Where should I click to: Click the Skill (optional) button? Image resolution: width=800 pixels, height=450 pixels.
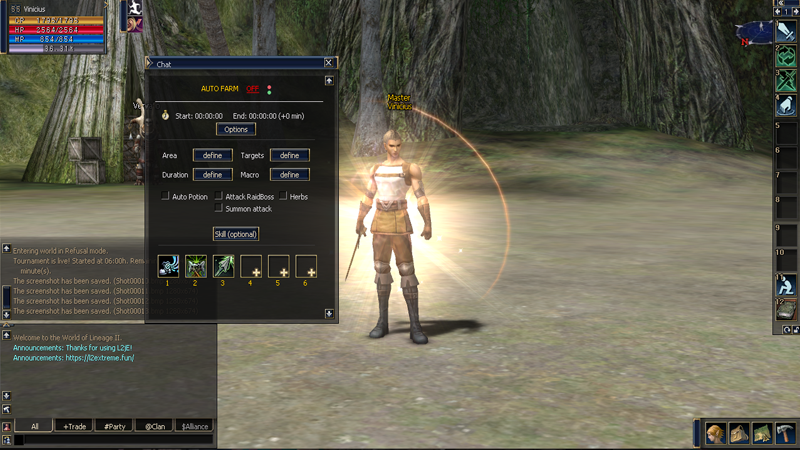pos(236,234)
